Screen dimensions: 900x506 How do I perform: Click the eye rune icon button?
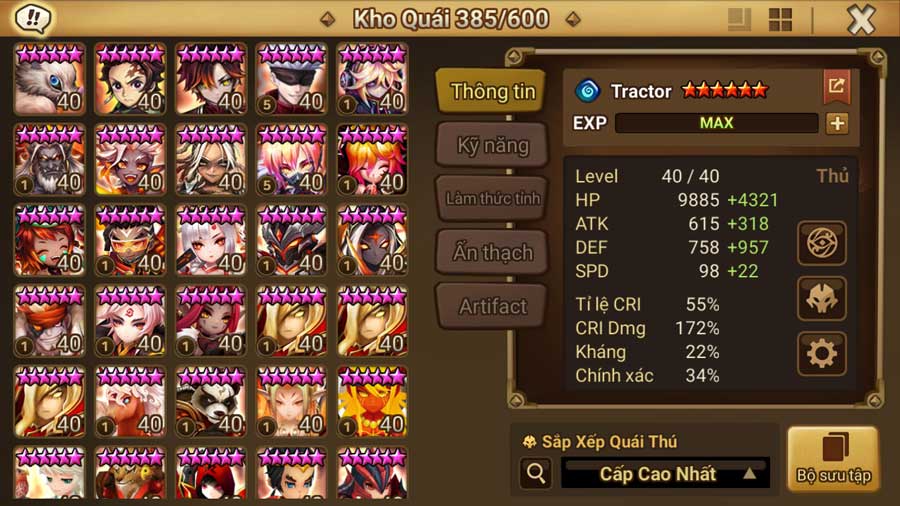pos(822,243)
